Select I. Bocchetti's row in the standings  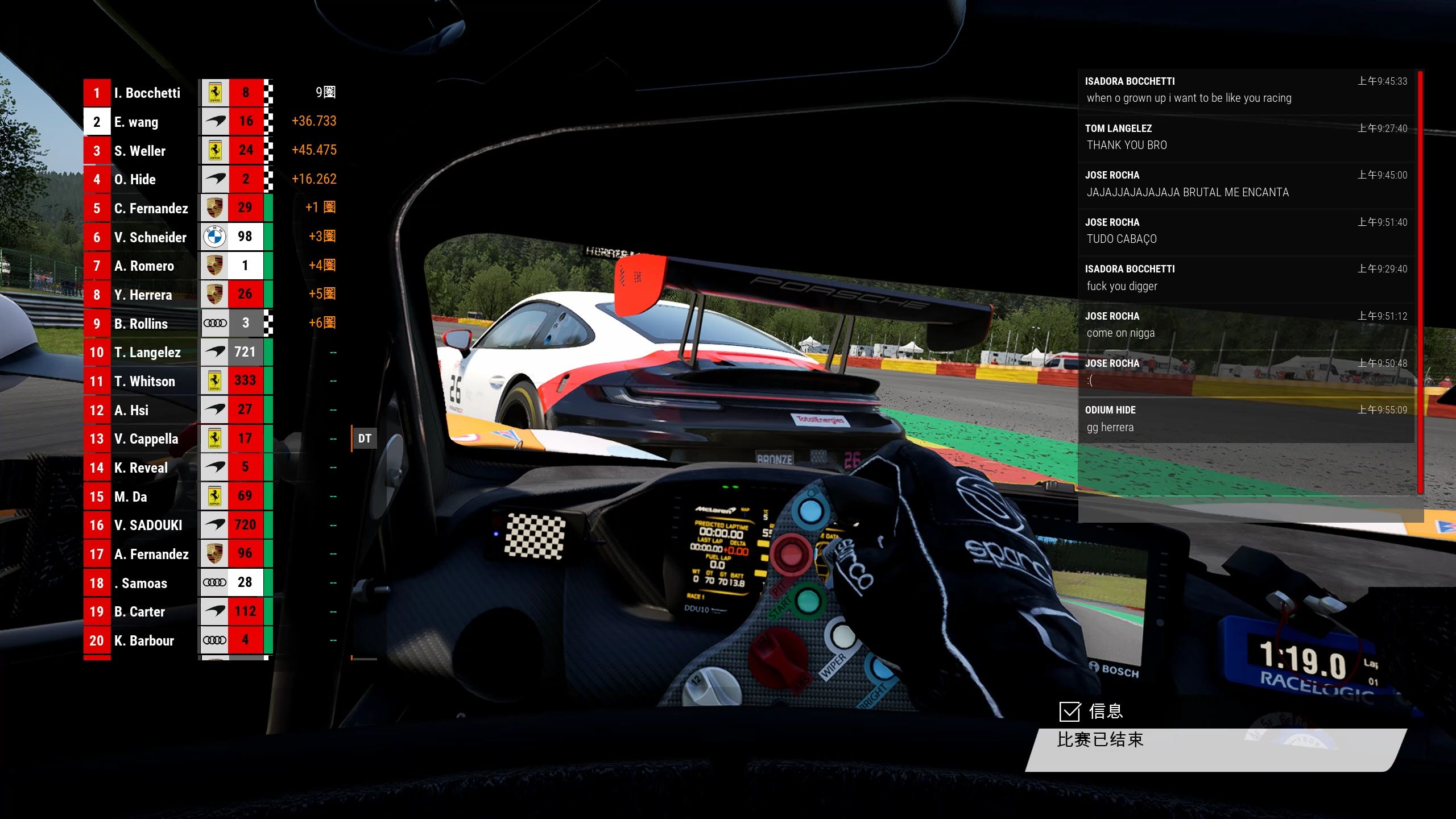[x=147, y=93]
